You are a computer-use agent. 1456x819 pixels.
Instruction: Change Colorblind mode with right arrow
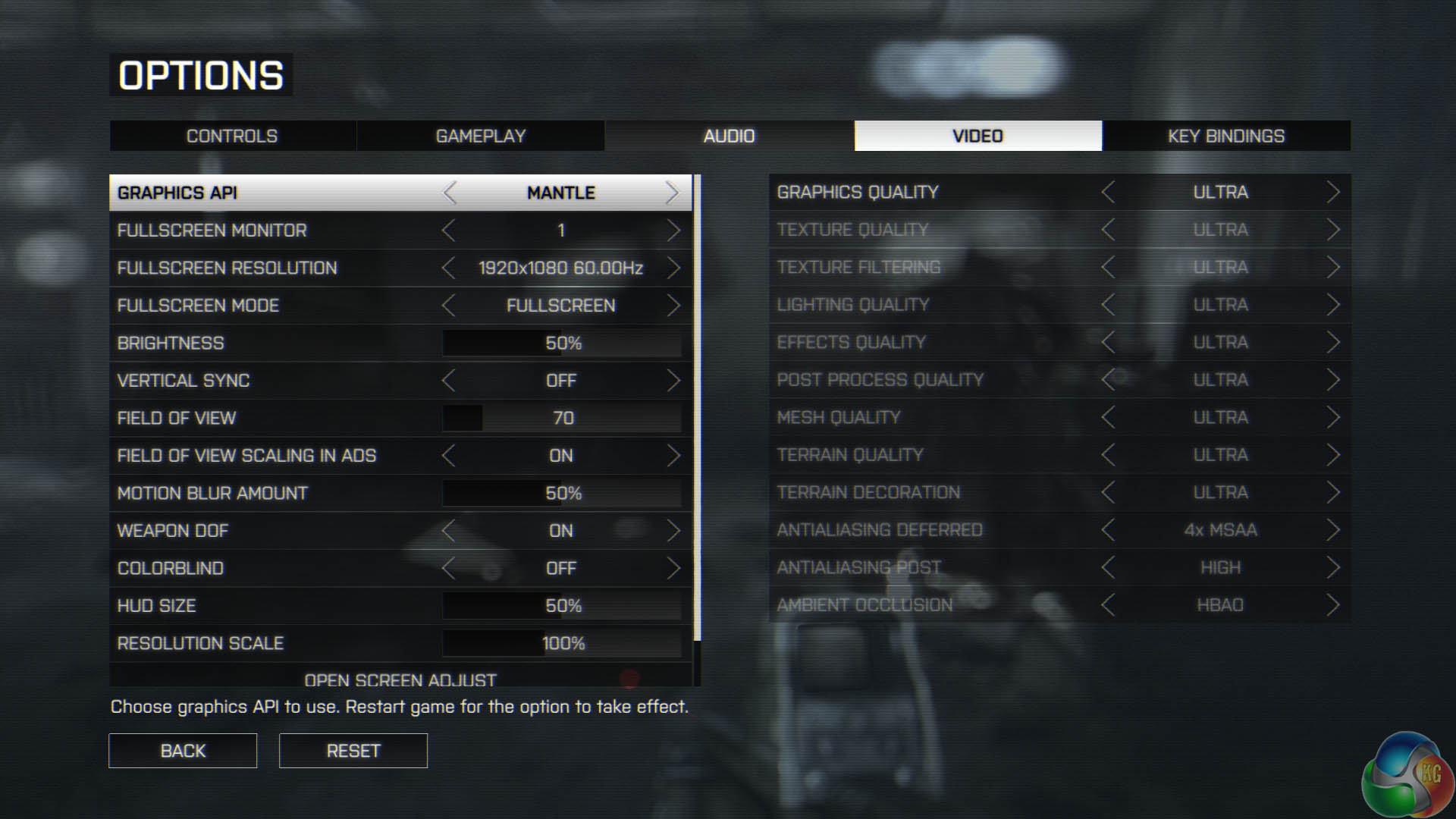(x=673, y=568)
